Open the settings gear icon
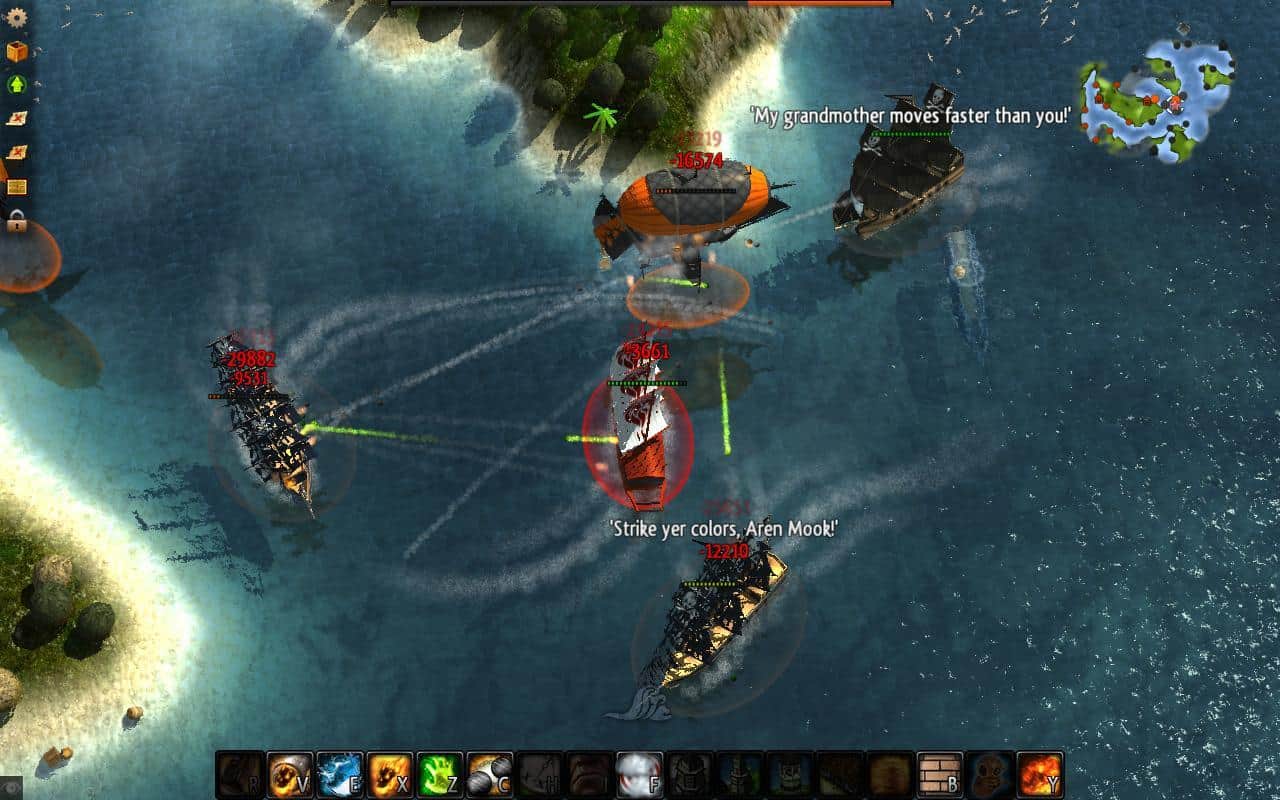 (x=15, y=18)
